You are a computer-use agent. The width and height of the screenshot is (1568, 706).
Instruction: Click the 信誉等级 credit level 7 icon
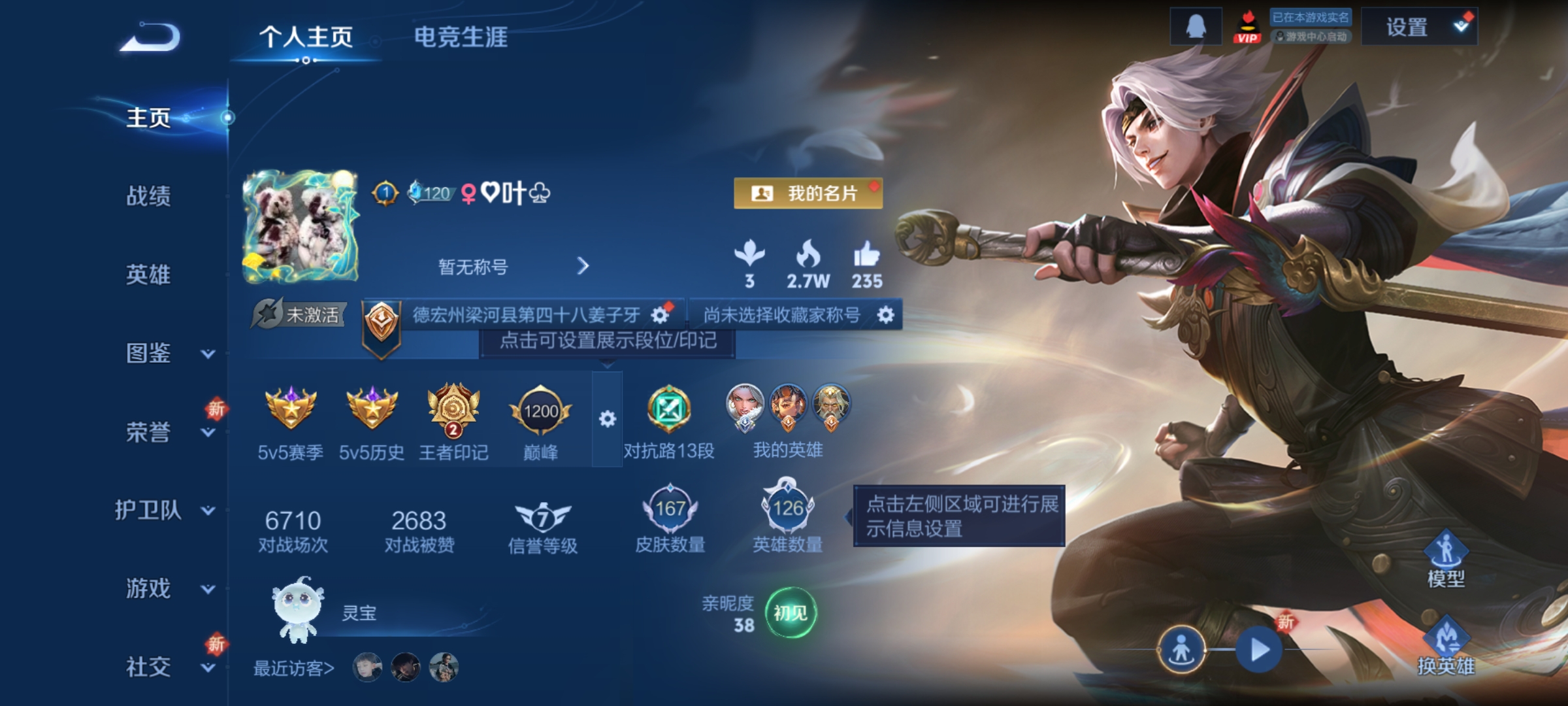point(544,518)
